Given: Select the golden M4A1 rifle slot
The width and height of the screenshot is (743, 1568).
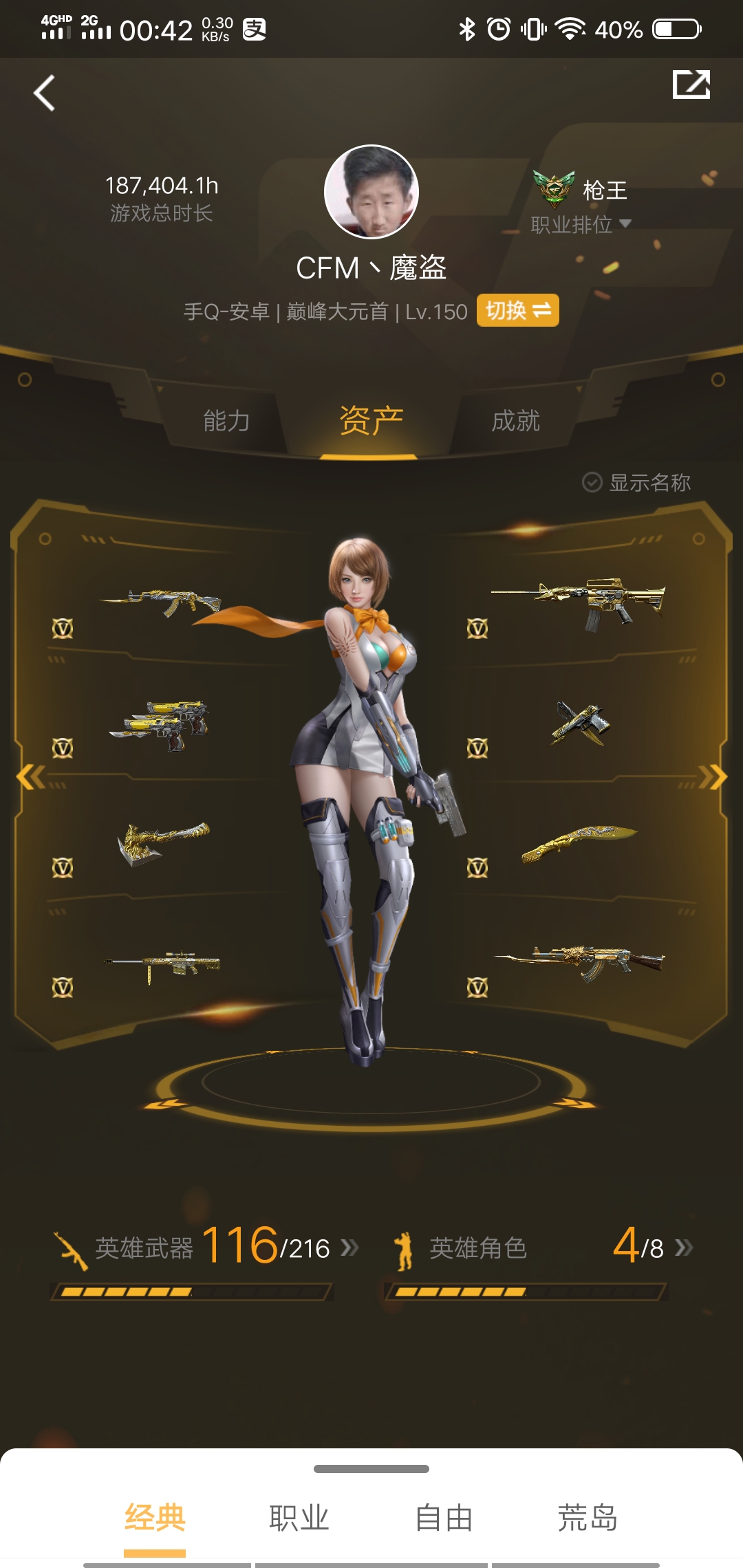Looking at the screenshot, I should click(578, 602).
